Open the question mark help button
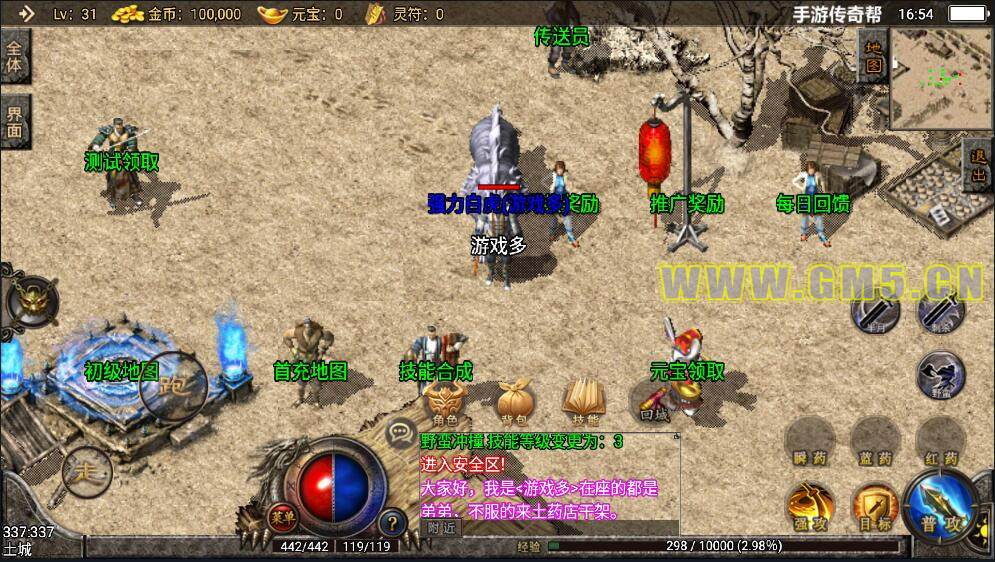Image resolution: width=995 pixels, height=562 pixels. pyautogui.click(x=392, y=521)
